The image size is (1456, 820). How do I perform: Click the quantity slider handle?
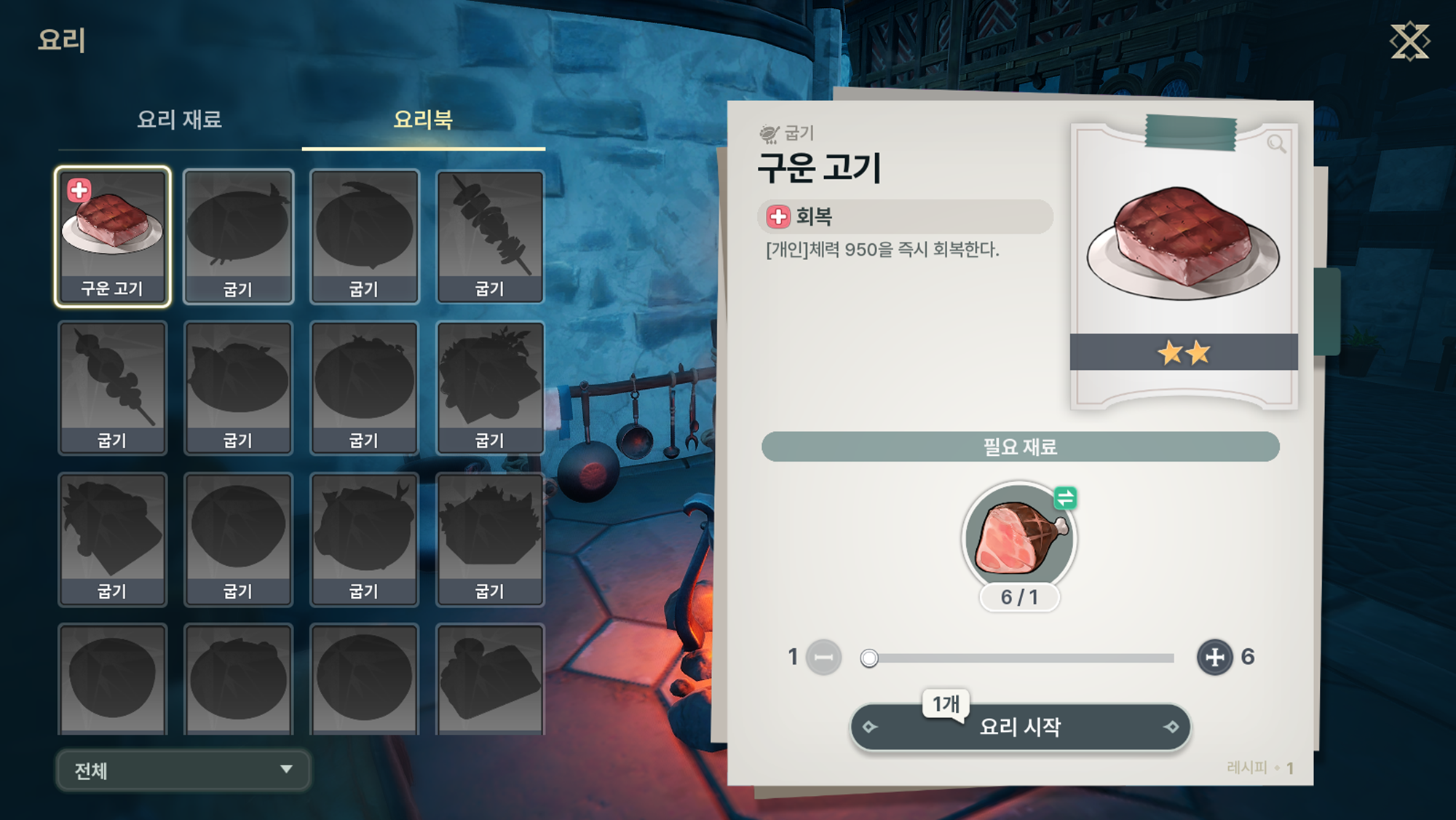pyautogui.click(x=869, y=658)
